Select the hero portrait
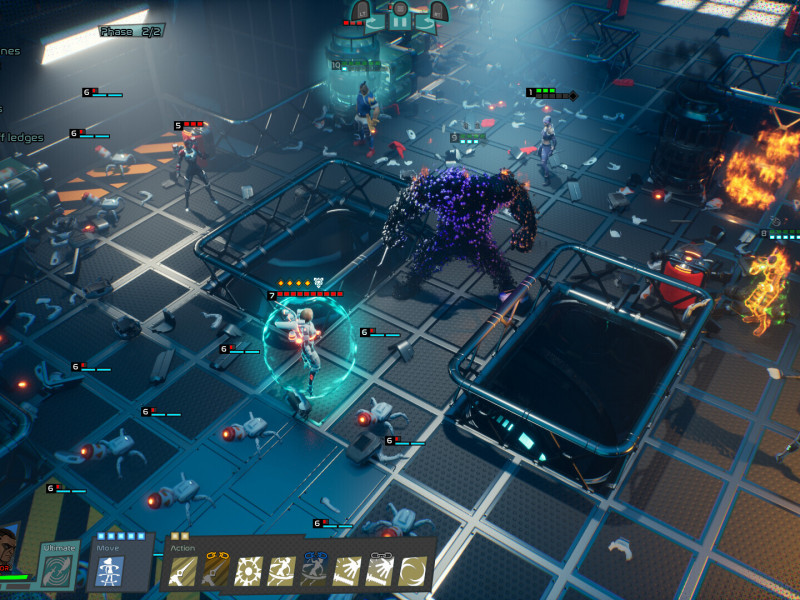The width and height of the screenshot is (800, 600). (x=12, y=550)
